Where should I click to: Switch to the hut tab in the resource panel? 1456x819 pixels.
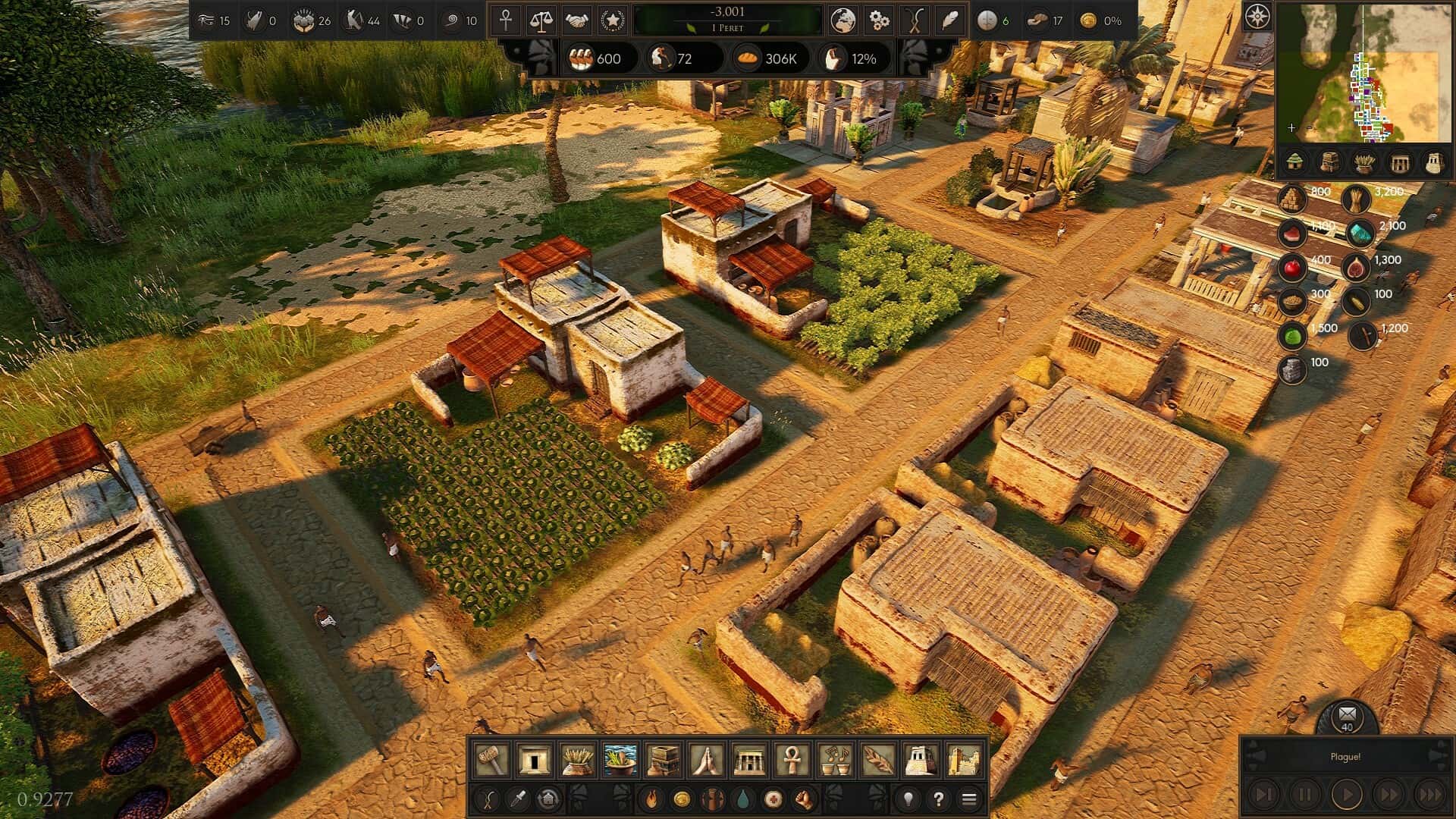point(1295,161)
